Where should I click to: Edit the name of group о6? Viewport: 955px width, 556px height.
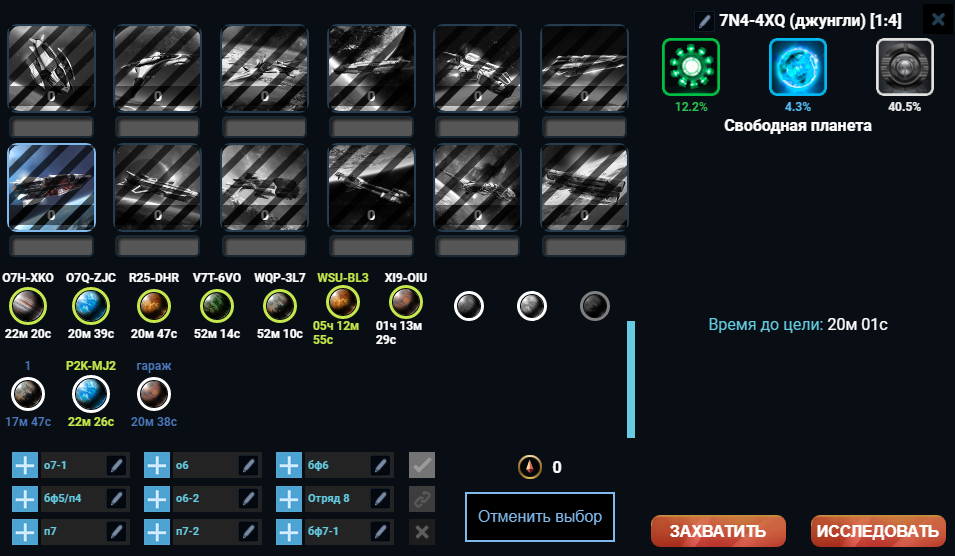pyautogui.click(x=249, y=465)
